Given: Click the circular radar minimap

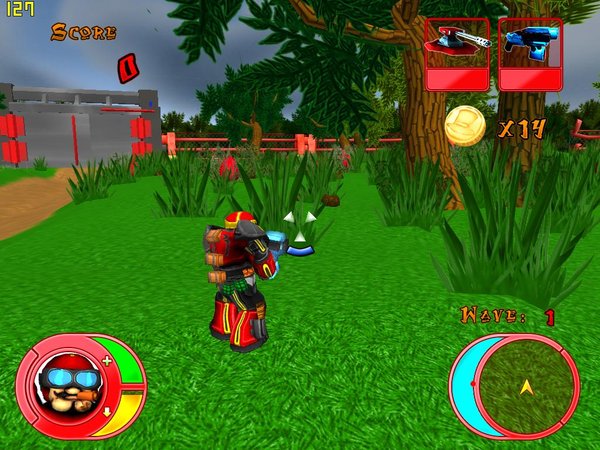Looking at the screenshot, I should (524, 384).
